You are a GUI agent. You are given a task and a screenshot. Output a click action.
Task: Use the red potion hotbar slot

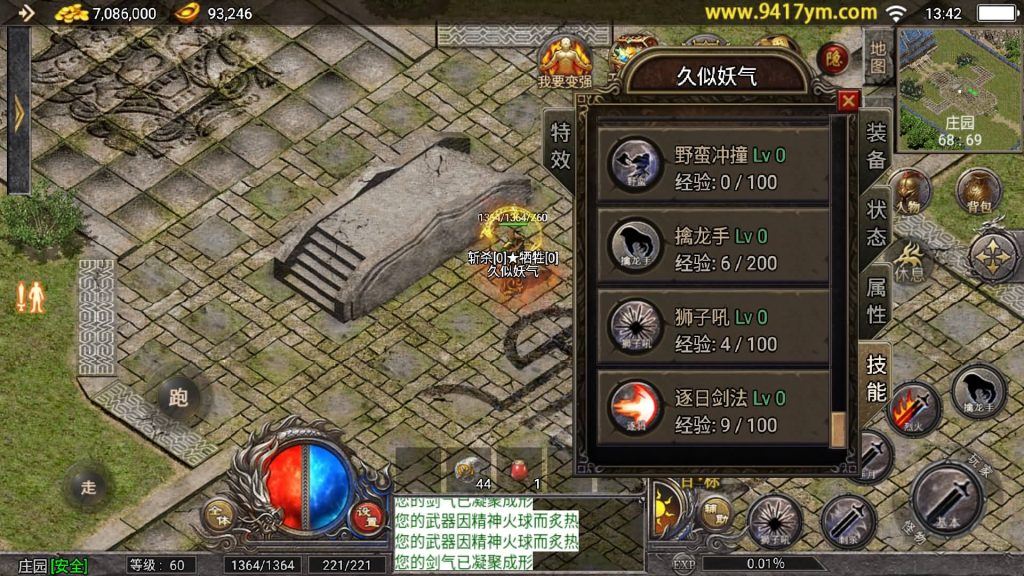pyautogui.click(x=520, y=470)
